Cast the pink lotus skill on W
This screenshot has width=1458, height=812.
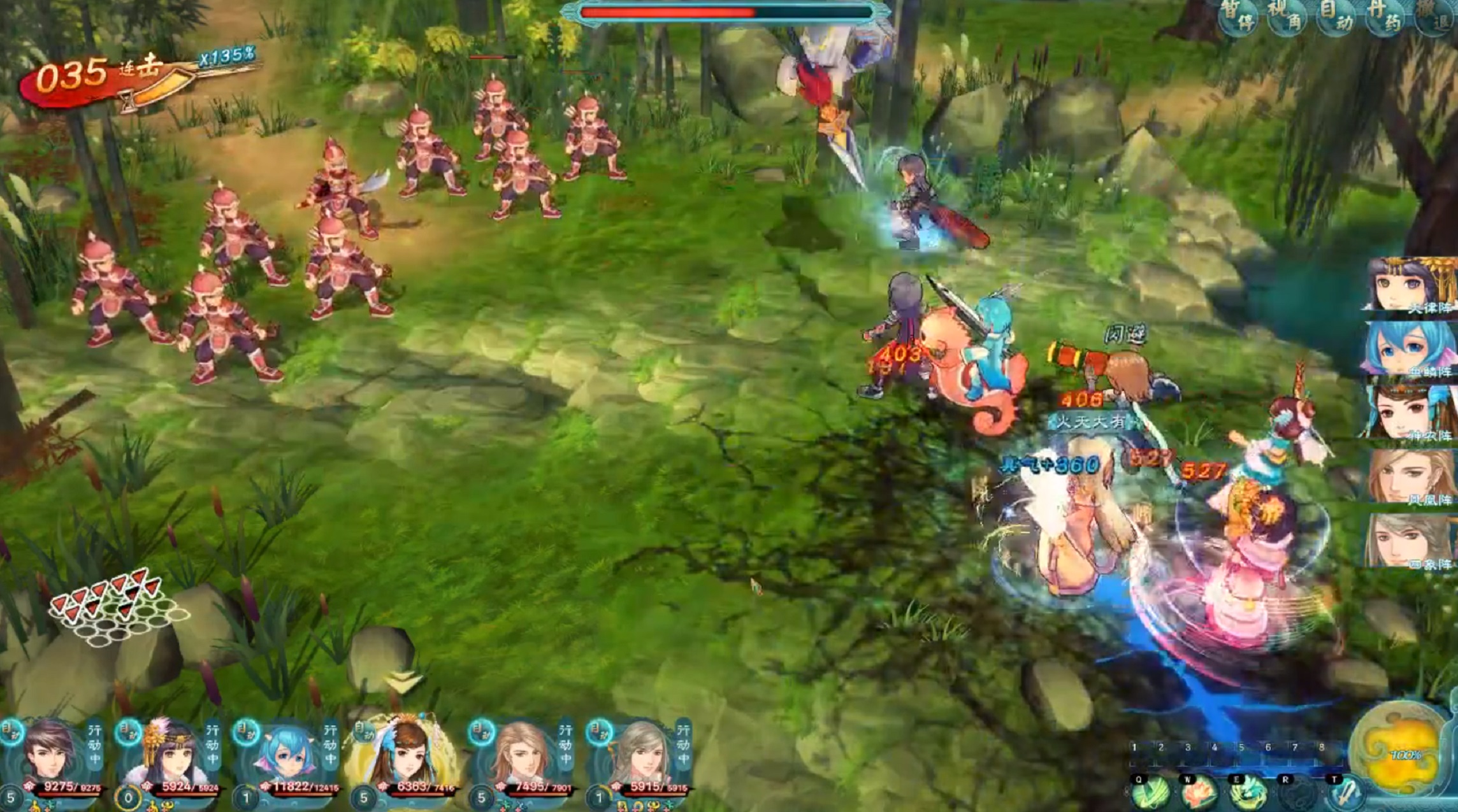1199,794
